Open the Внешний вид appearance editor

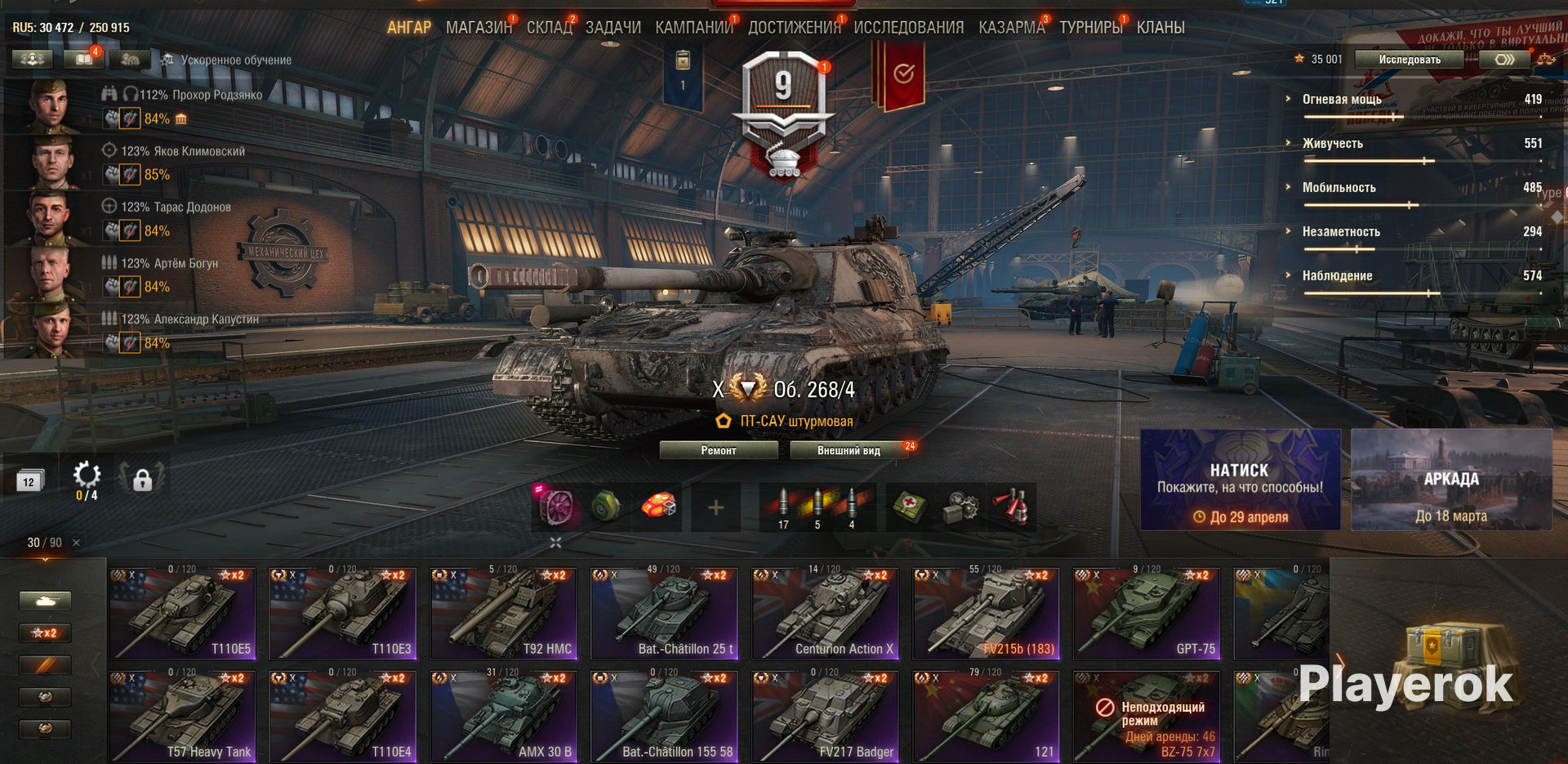[x=849, y=450]
